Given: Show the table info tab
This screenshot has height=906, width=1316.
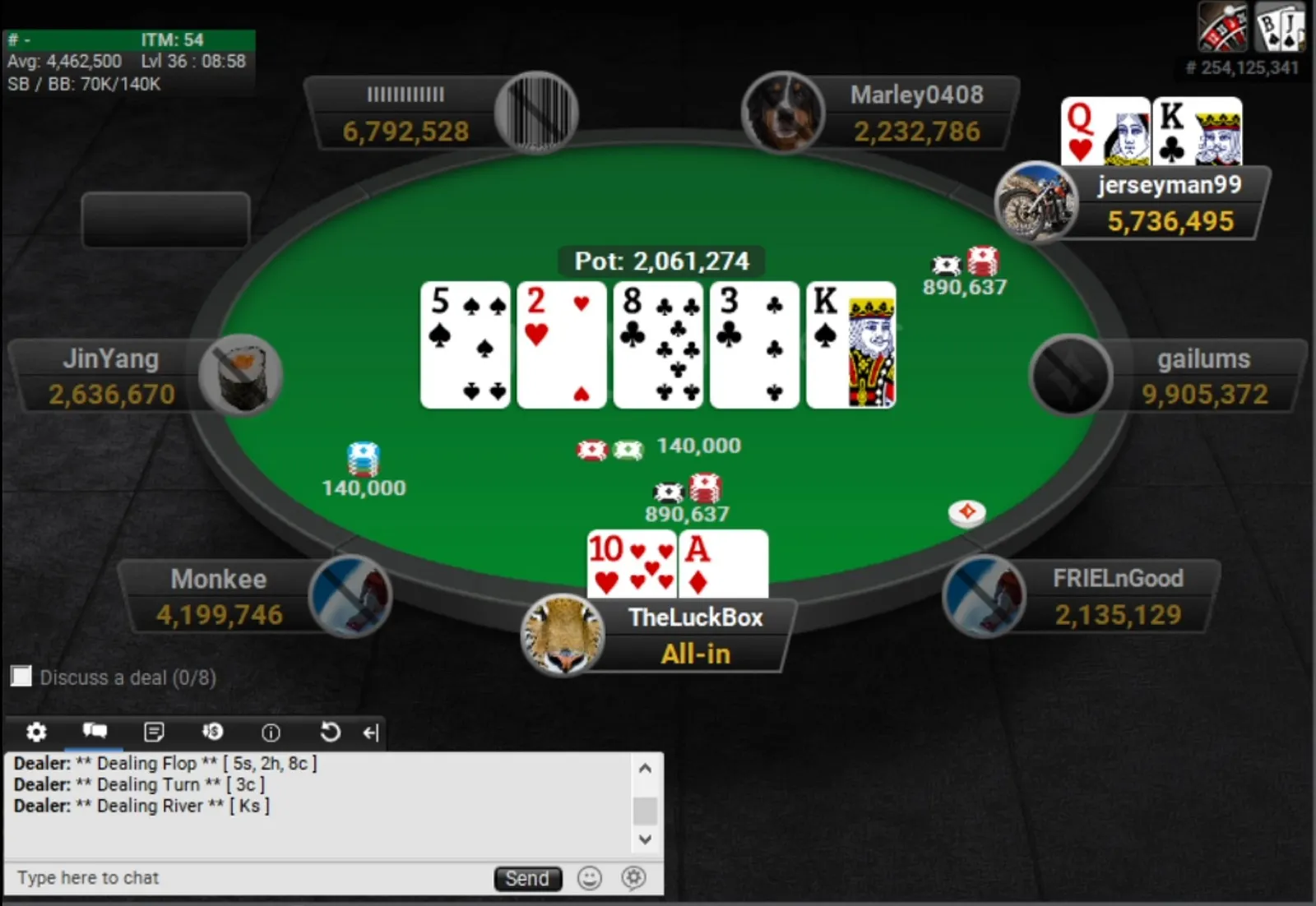Looking at the screenshot, I should tap(271, 732).
